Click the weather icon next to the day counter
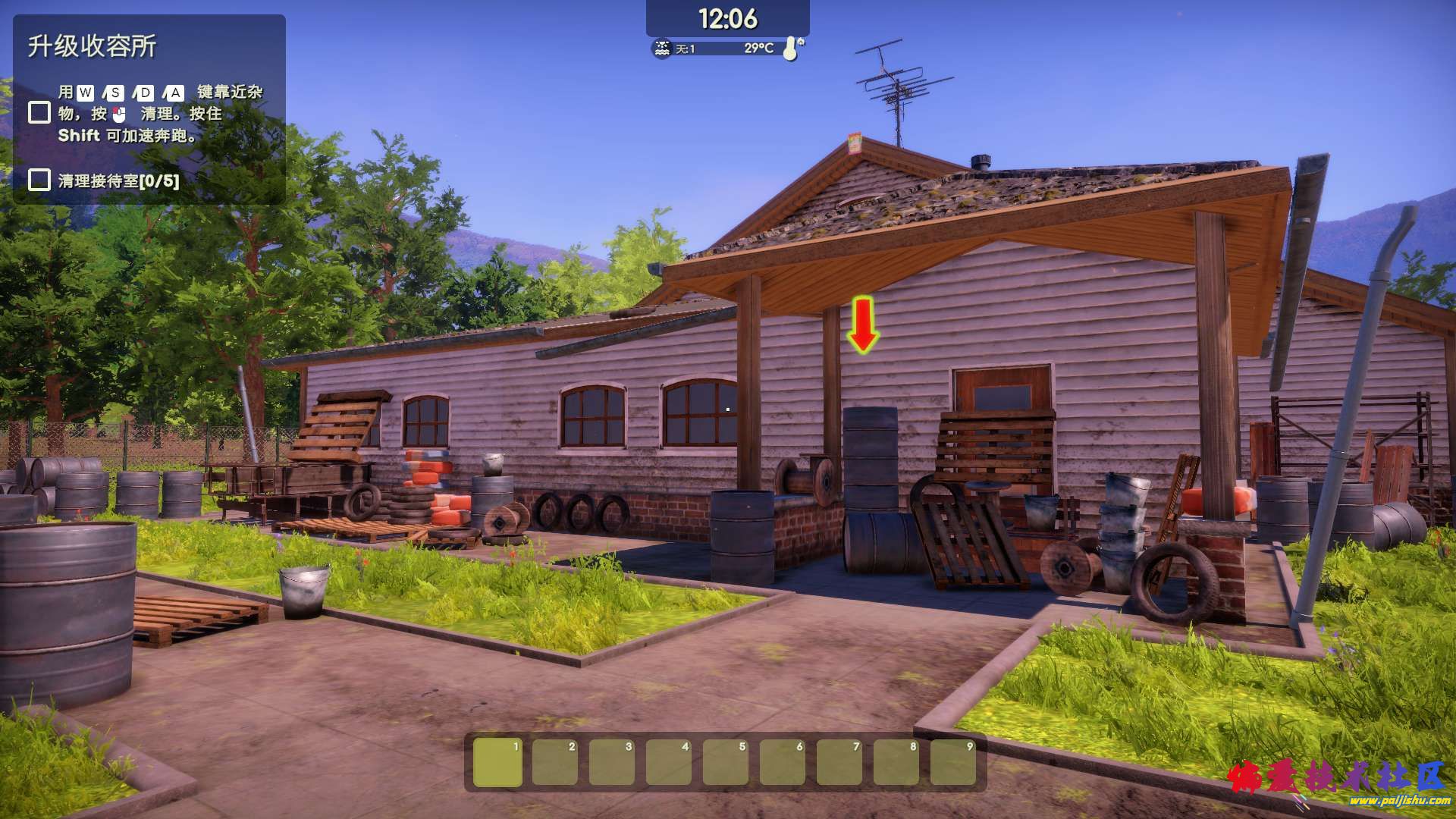 (662, 49)
